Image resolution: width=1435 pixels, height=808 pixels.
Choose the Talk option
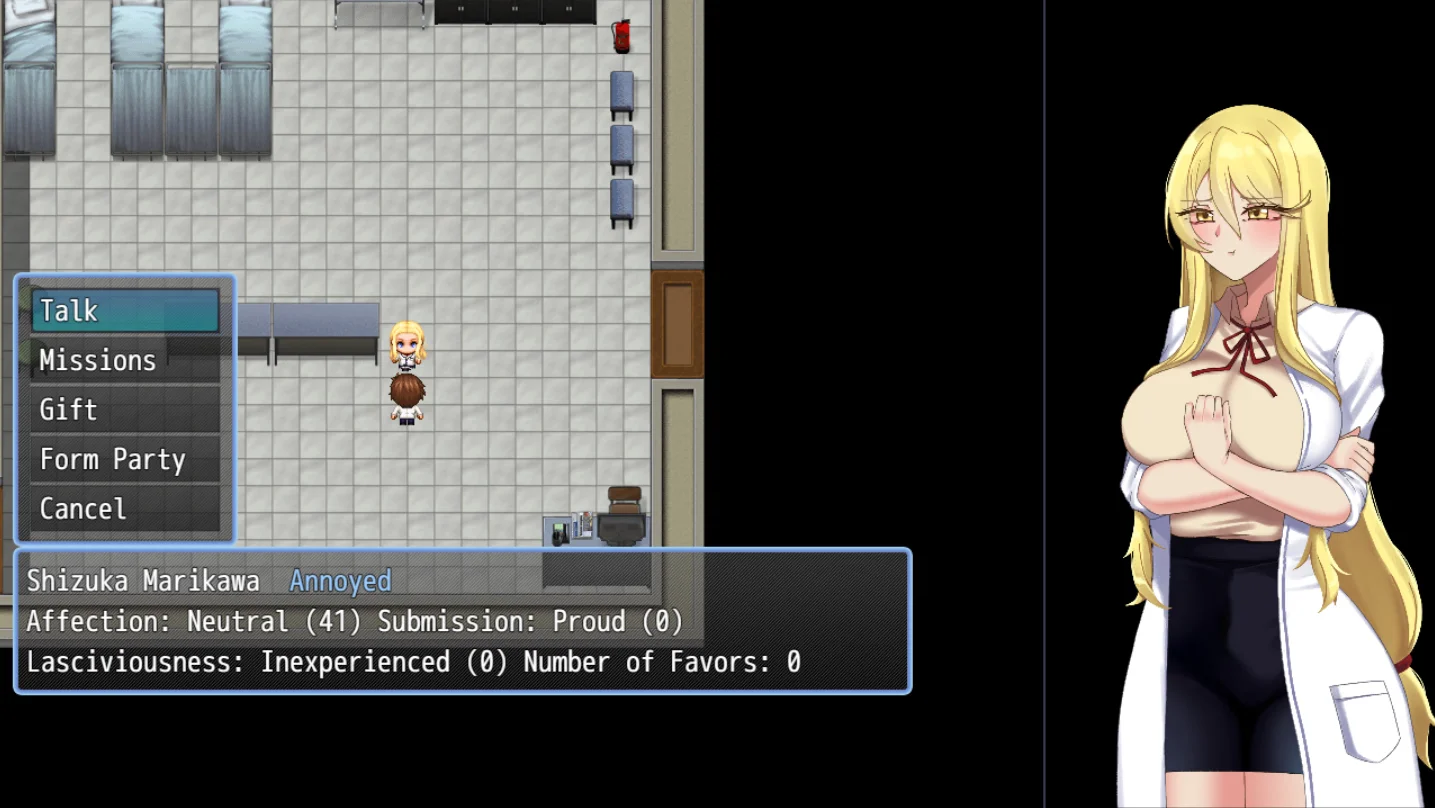125,311
